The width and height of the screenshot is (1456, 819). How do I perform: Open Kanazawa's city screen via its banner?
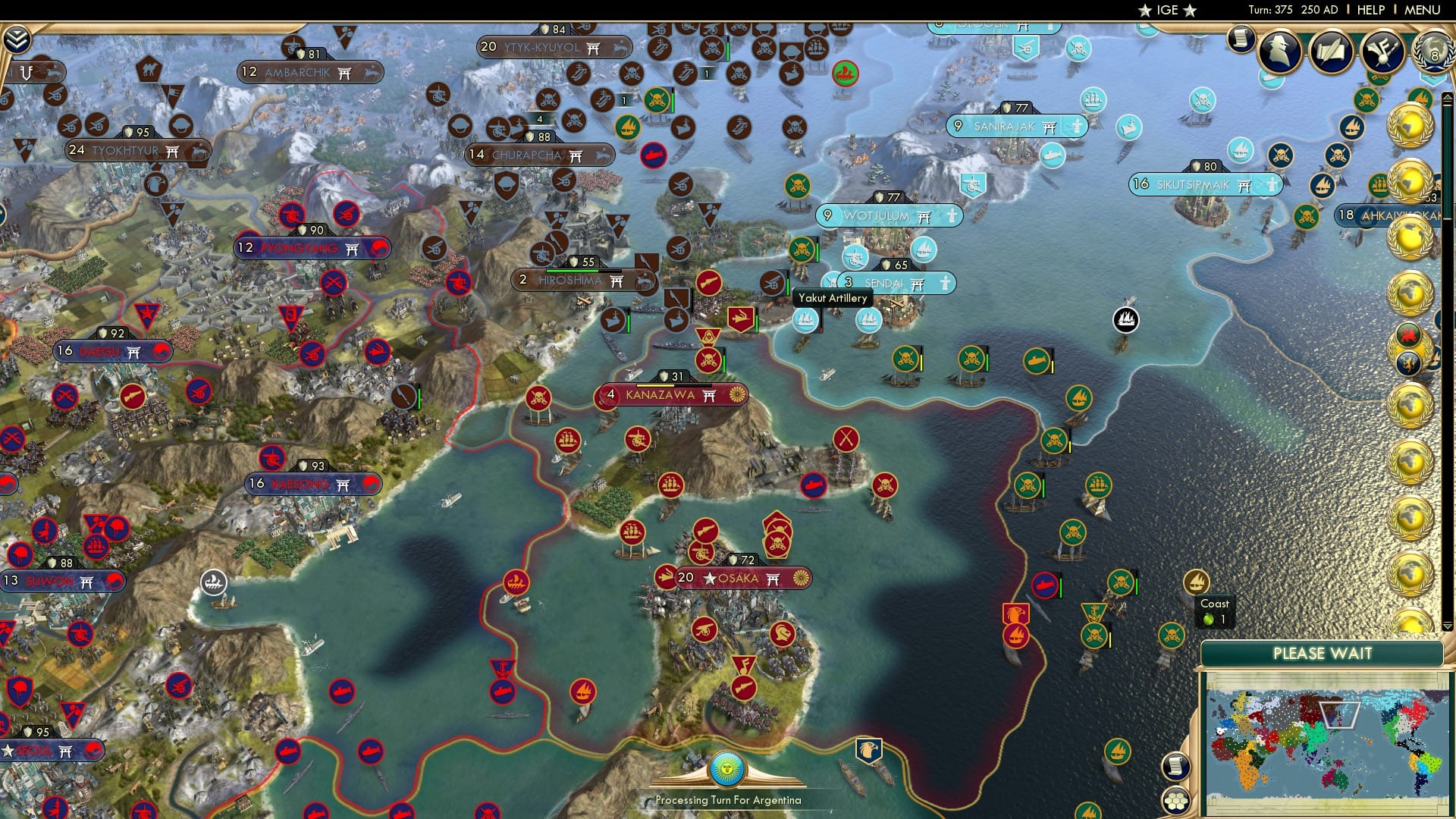click(661, 395)
